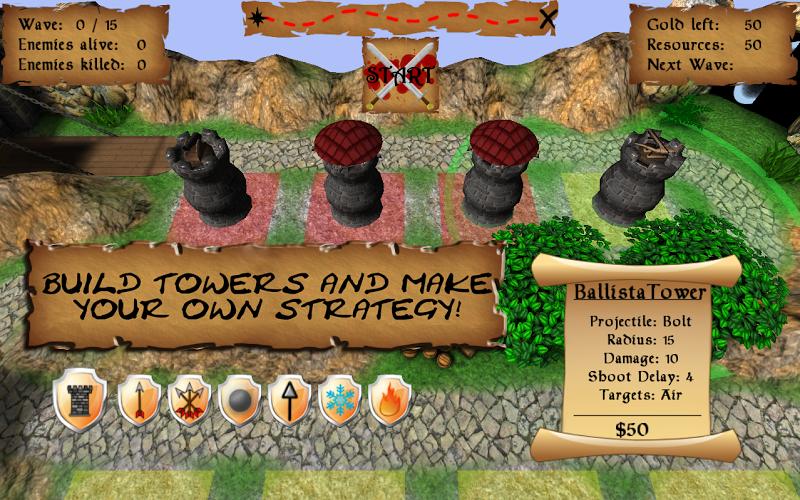
Task: Choose the black bolt ballista tower icon
Action: (289, 401)
